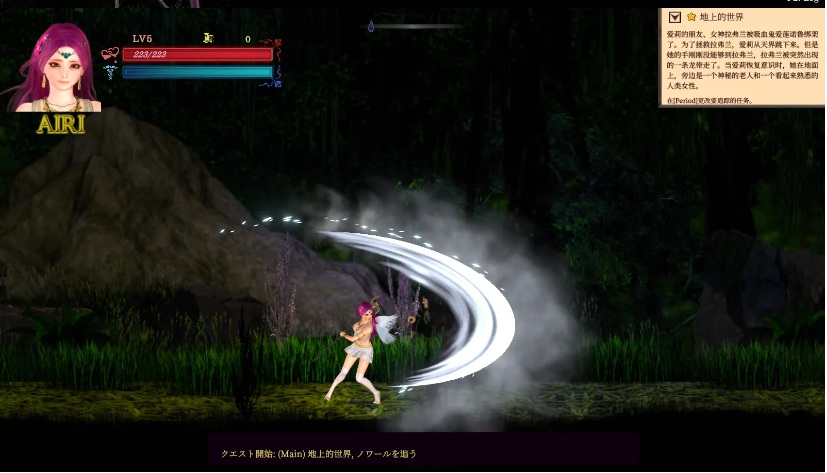
Task: Collapse the quest tracker dropdown arrow
Action: (675, 17)
